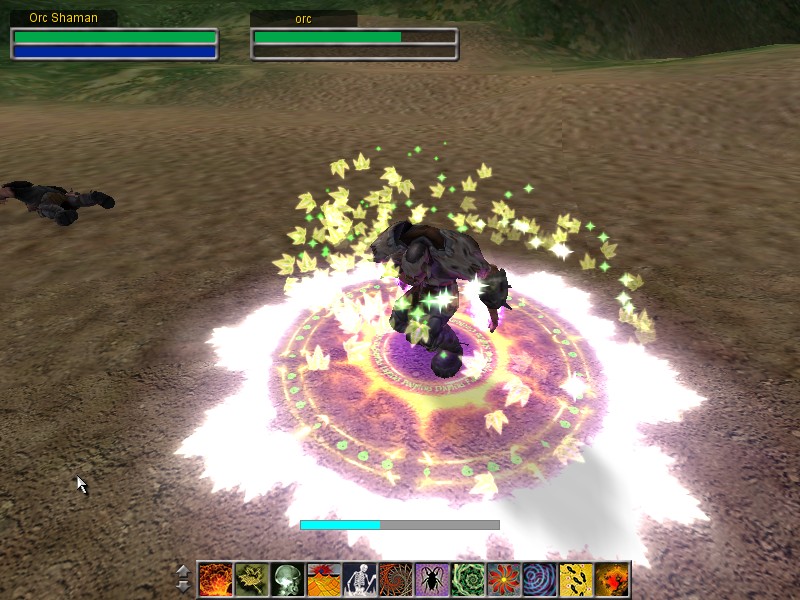Cast the red and orange fire spell at the hotbar's end
Screen dimensions: 800x600
(x=612, y=579)
